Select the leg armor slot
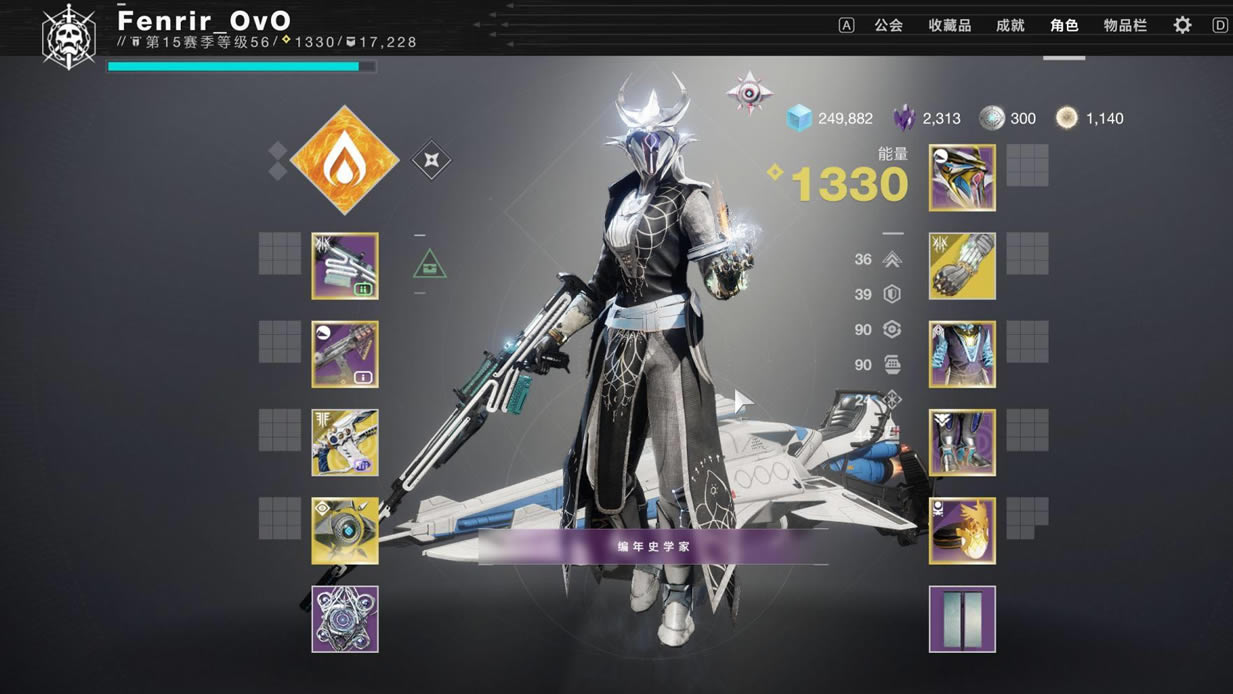Image resolution: width=1233 pixels, height=694 pixels. (x=962, y=442)
